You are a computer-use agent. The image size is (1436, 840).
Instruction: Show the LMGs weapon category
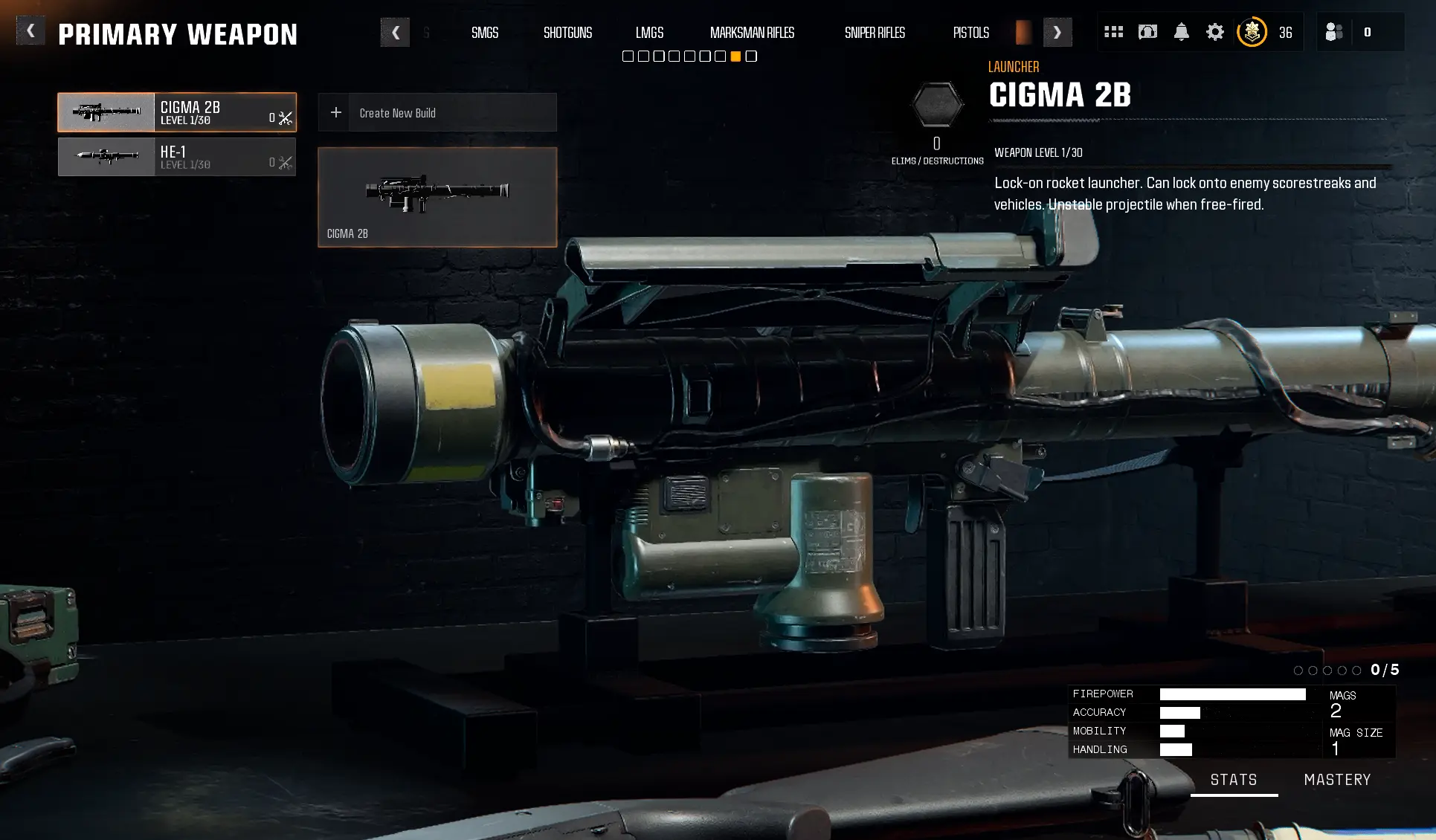pyautogui.click(x=649, y=33)
